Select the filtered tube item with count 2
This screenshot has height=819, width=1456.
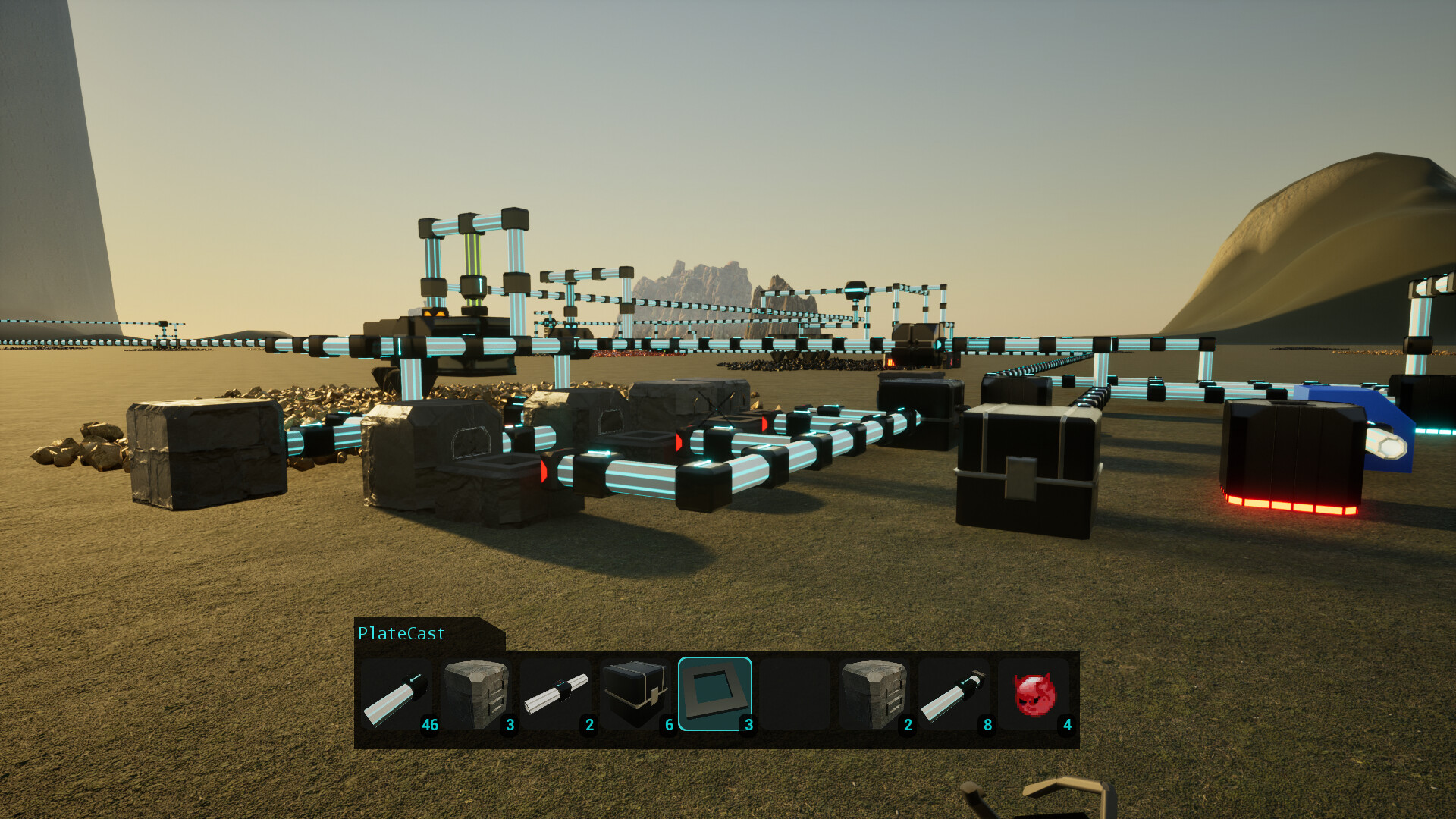557,694
